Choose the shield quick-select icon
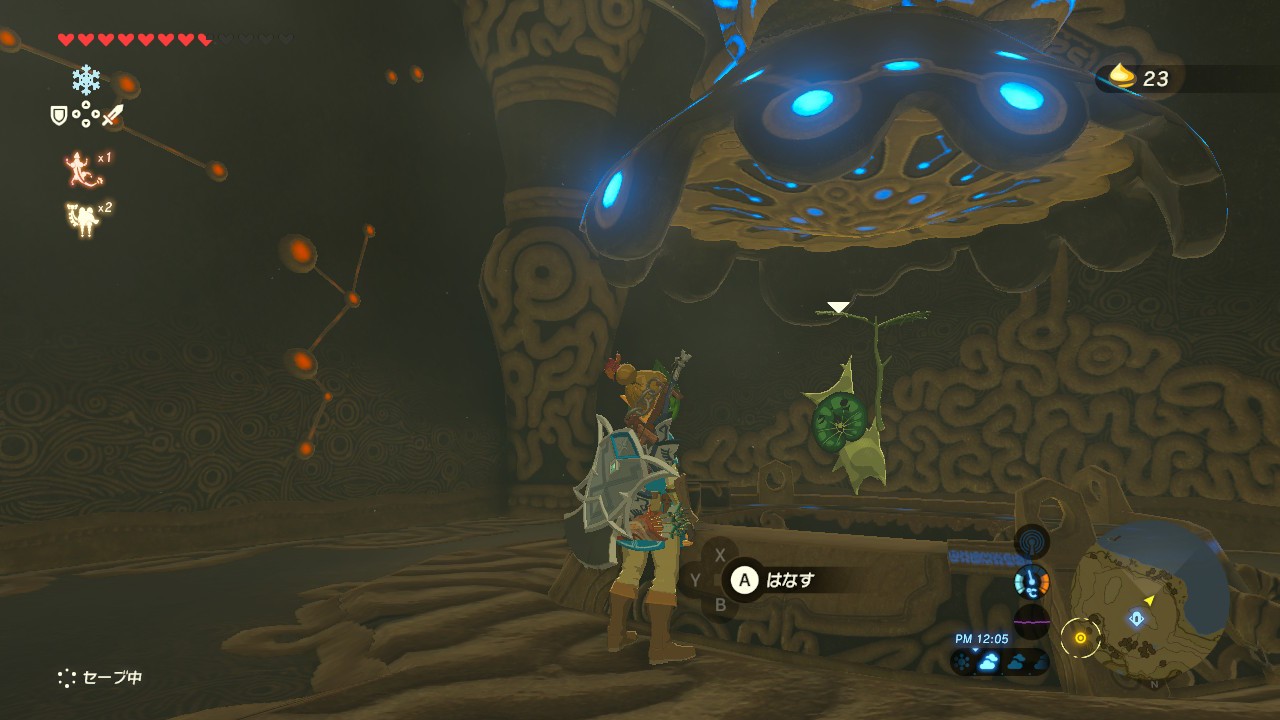1280x720 pixels. [59, 116]
